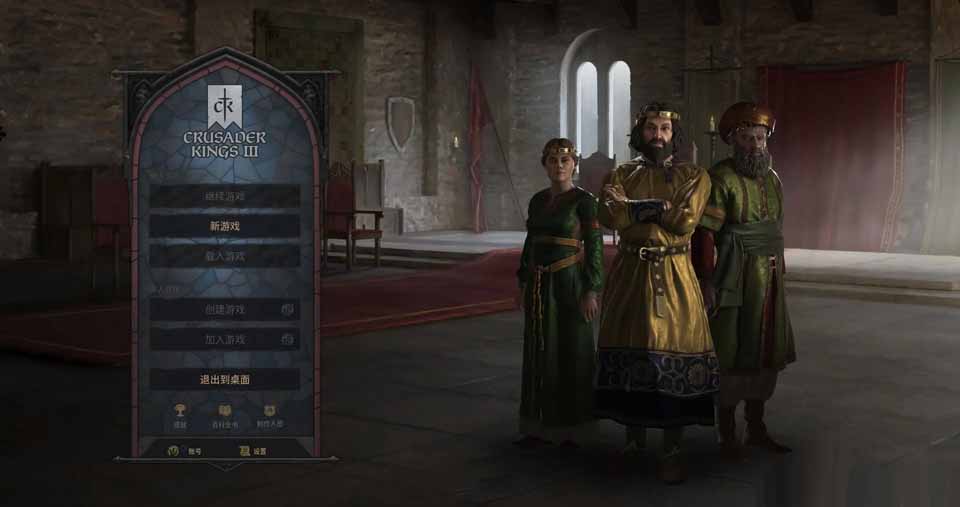The height and width of the screenshot is (507, 960).
Task: Open the 百科全书 encyclopedia
Action: point(225,413)
